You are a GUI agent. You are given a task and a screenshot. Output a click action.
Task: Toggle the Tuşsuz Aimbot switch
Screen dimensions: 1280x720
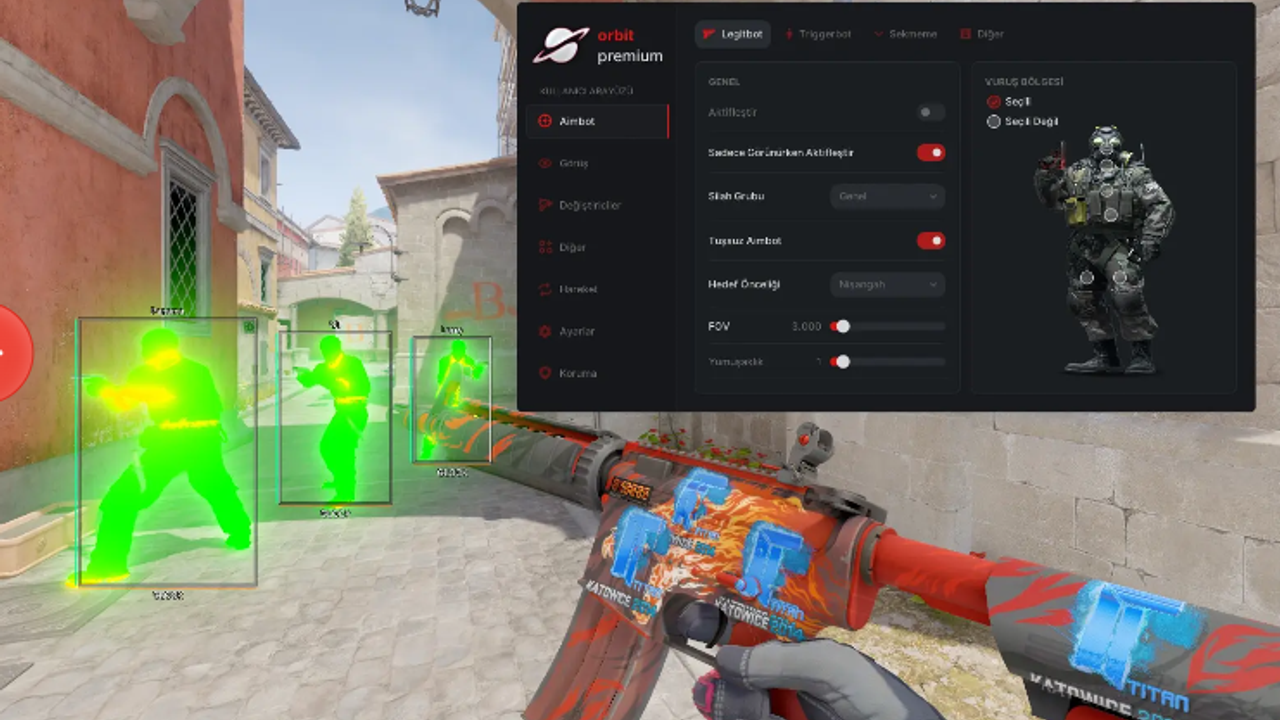click(930, 241)
